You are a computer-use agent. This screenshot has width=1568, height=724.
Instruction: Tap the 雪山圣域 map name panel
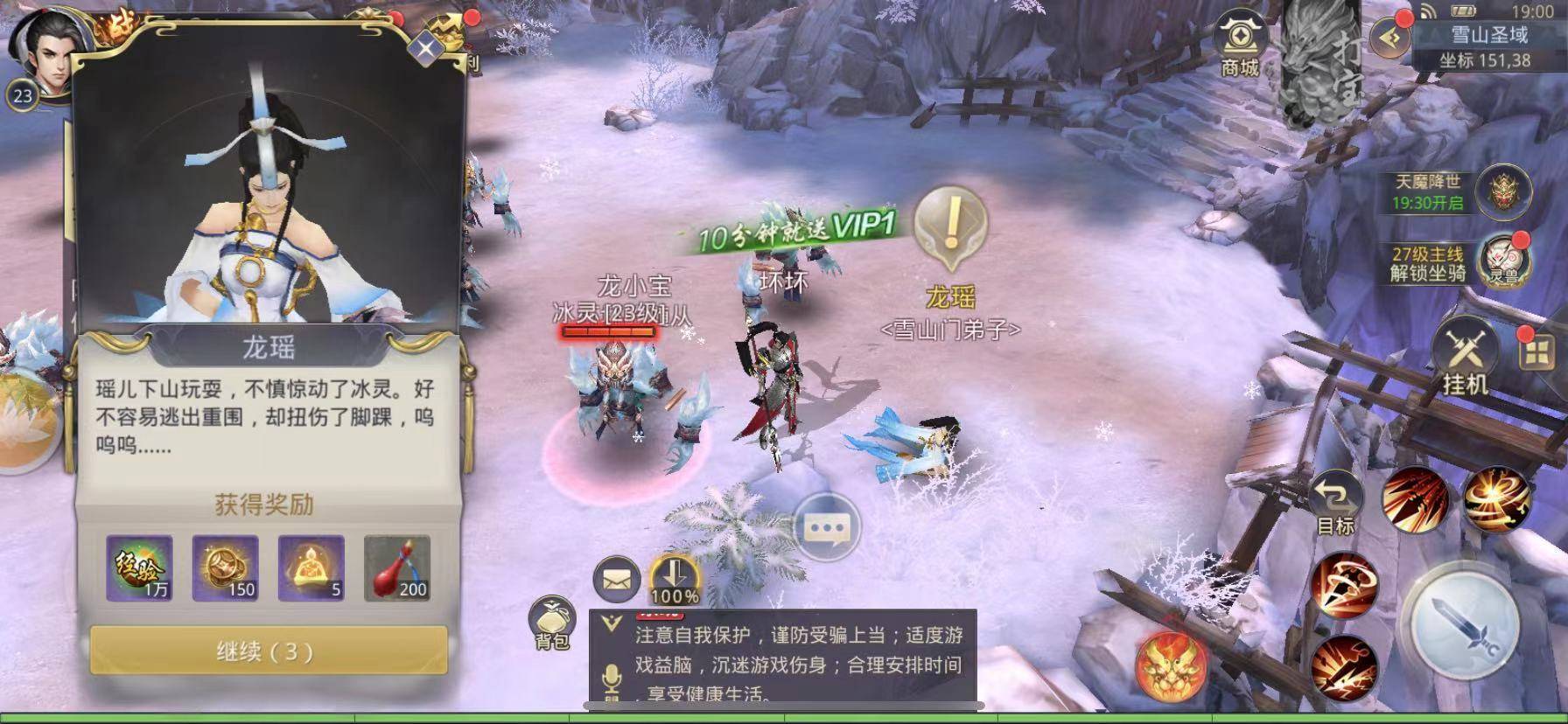(1488, 44)
